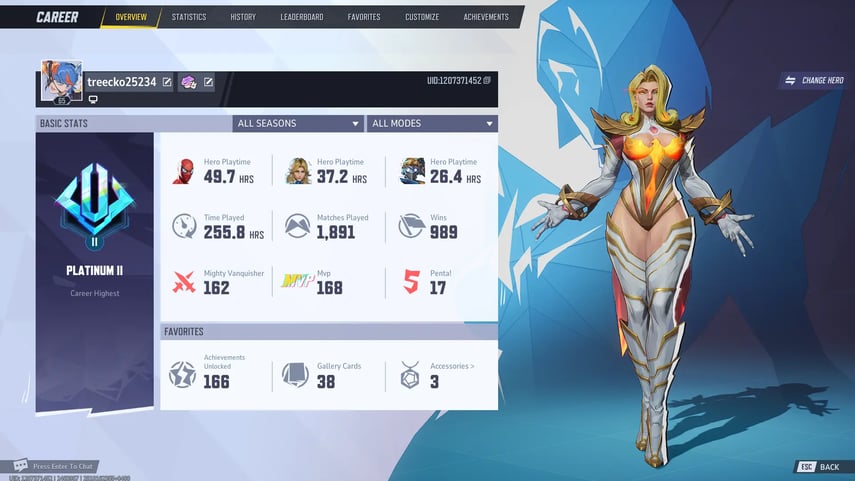Go to the Favorites tab
The width and height of the screenshot is (855, 481).
[x=364, y=17]
